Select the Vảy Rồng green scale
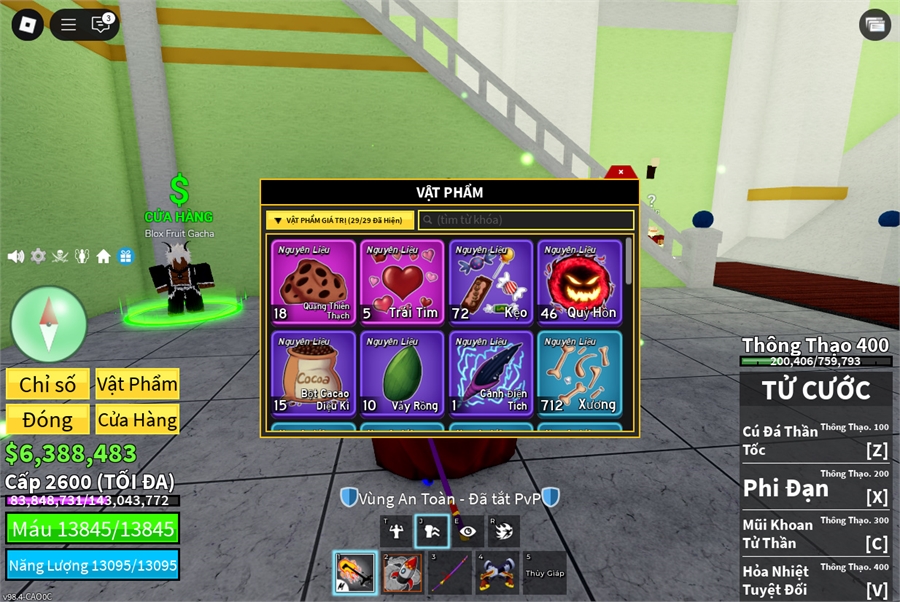900x602 pixels. point(402,372)
